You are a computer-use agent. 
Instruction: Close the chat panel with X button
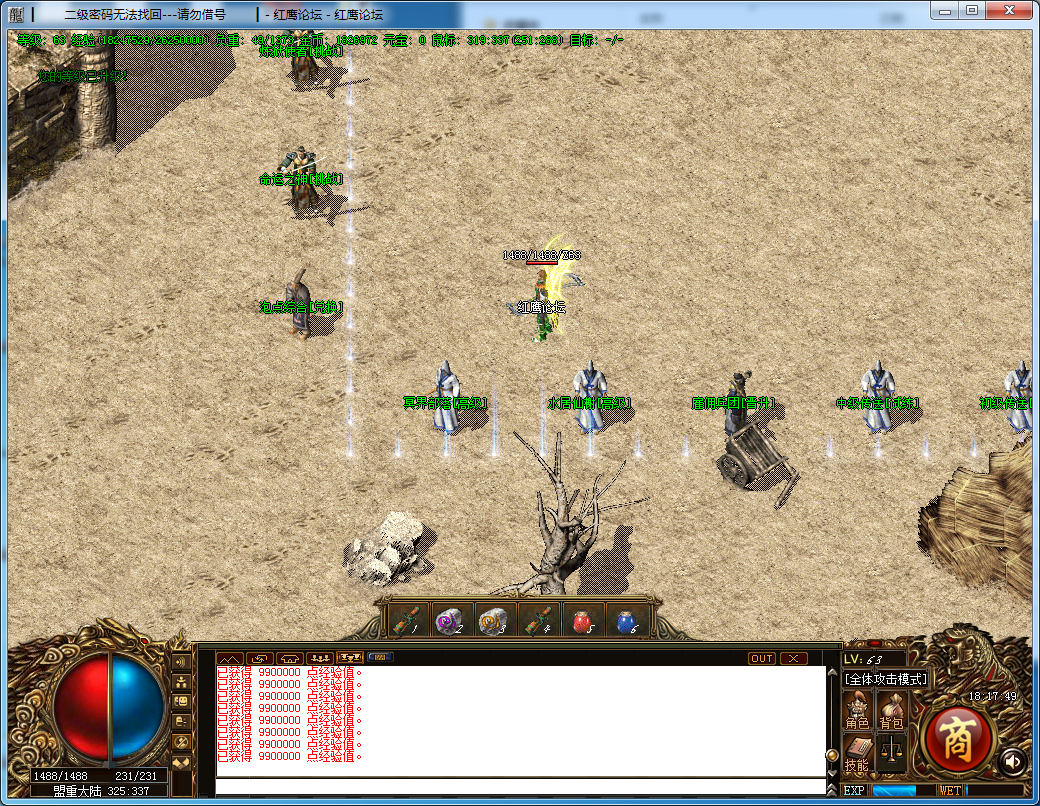(794, 658)
